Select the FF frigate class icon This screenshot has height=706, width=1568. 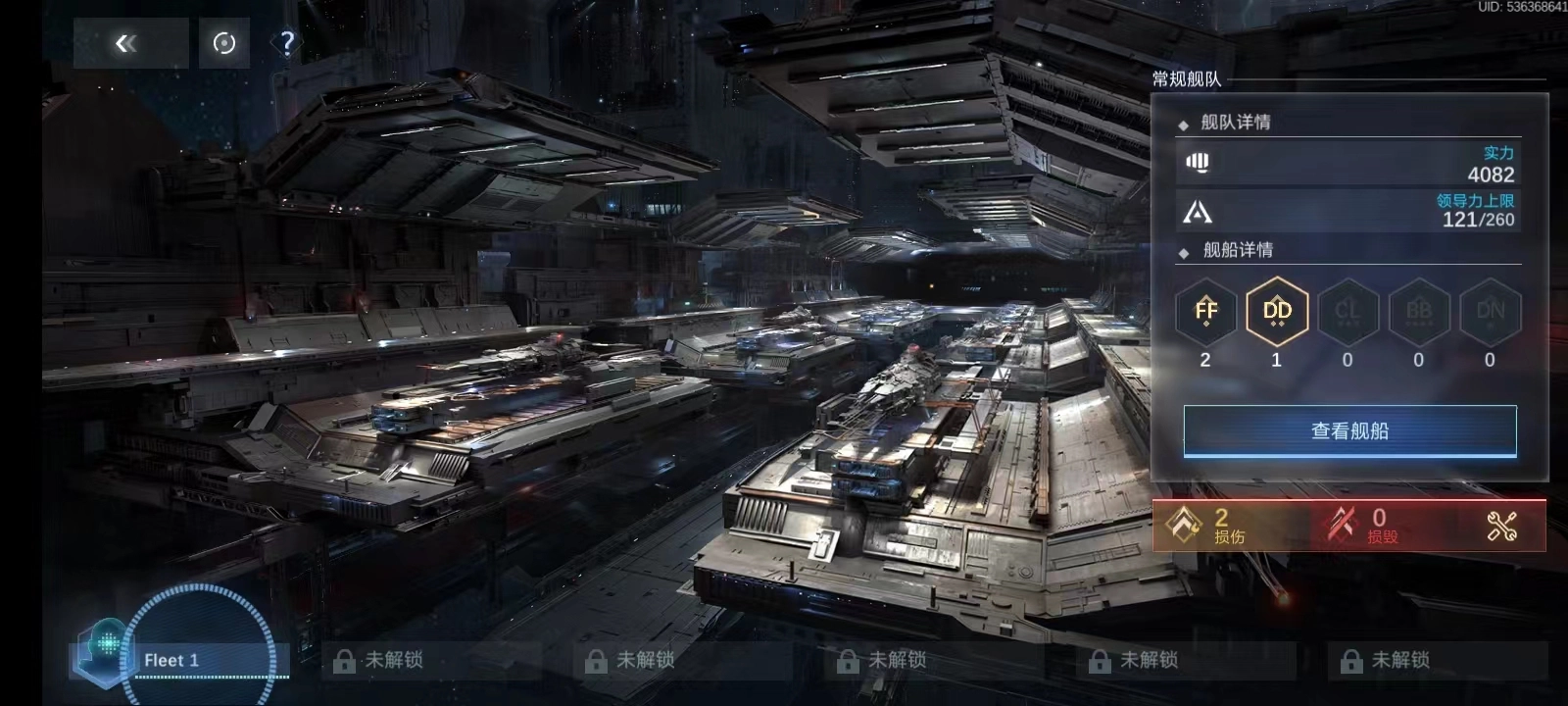1205,312
